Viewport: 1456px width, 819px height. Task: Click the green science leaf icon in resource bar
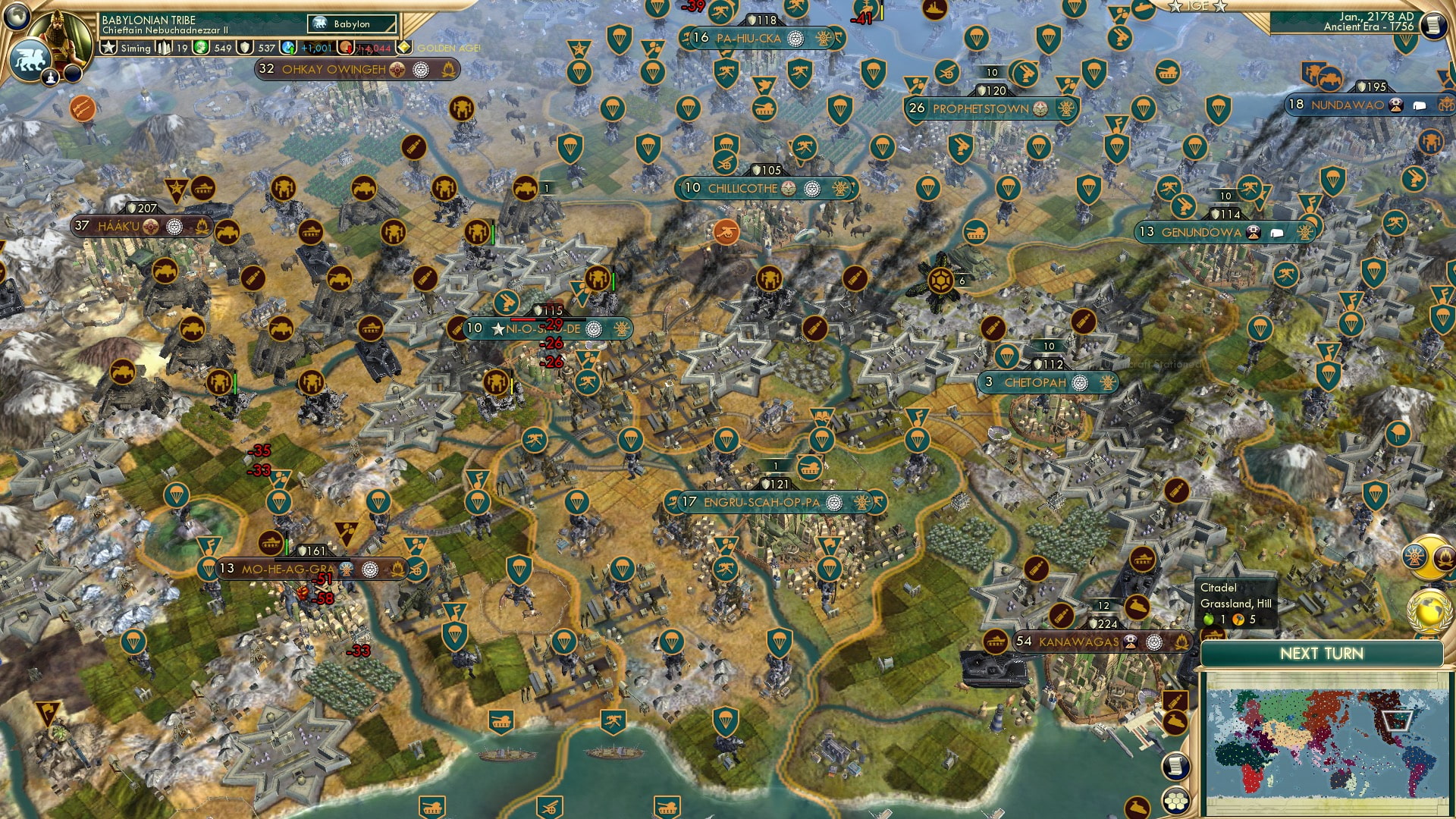(200, 48)
